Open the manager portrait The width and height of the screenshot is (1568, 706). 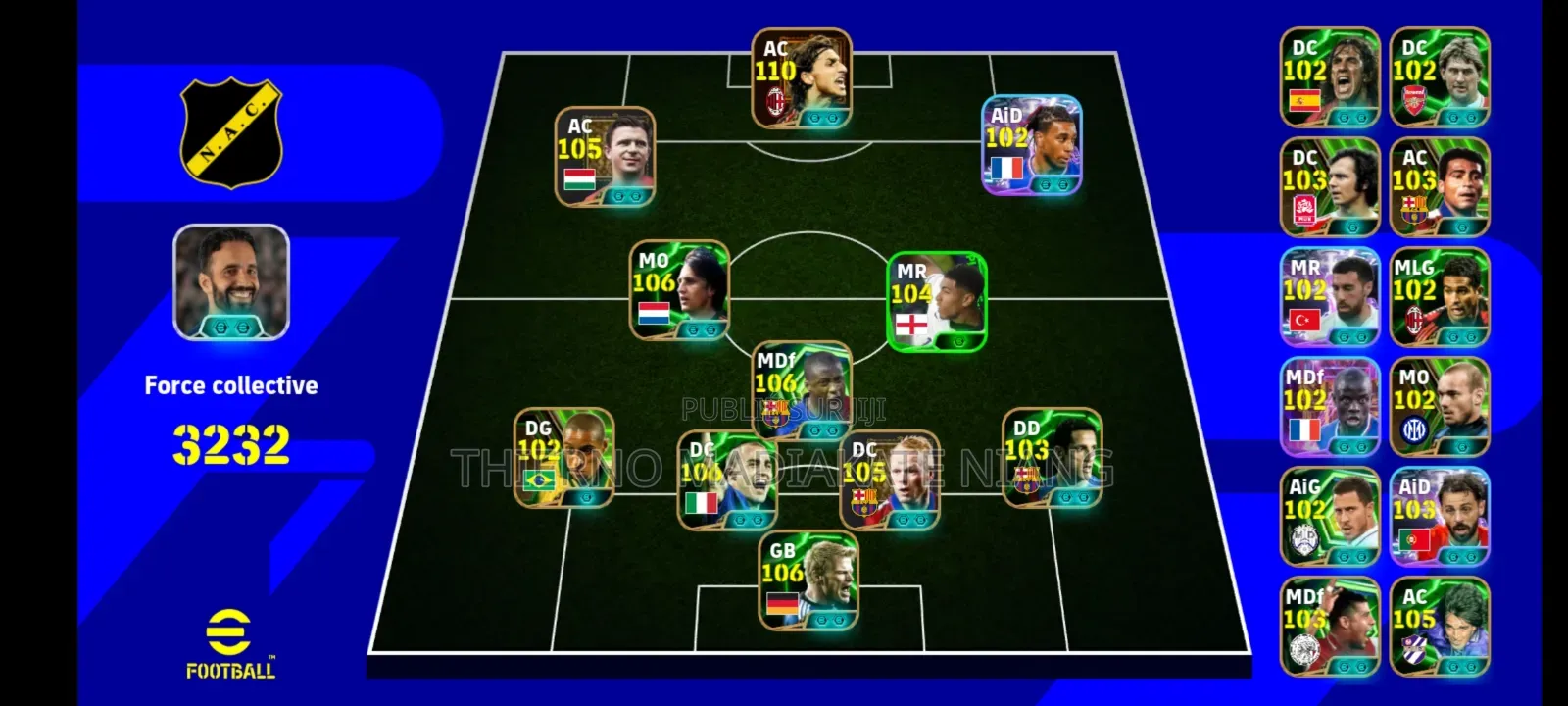(x=231, y=282)
